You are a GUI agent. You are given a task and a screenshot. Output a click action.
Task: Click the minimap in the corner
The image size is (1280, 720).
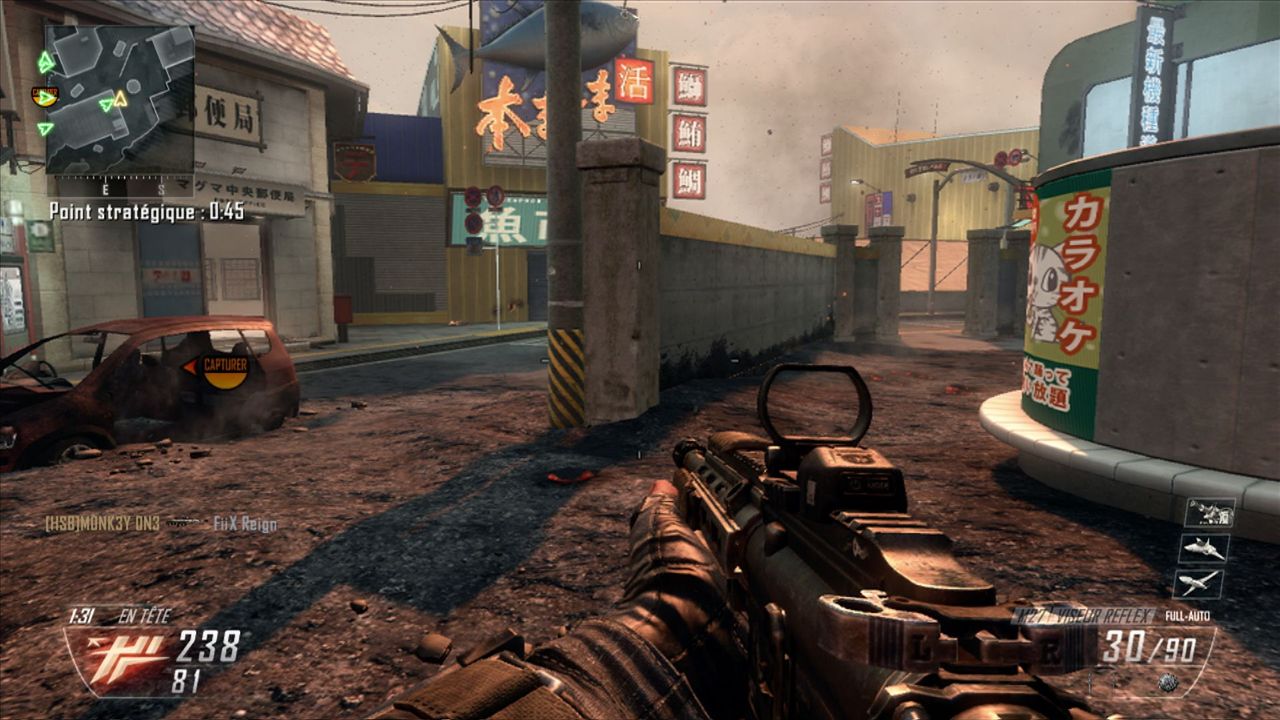click(119, 98)
